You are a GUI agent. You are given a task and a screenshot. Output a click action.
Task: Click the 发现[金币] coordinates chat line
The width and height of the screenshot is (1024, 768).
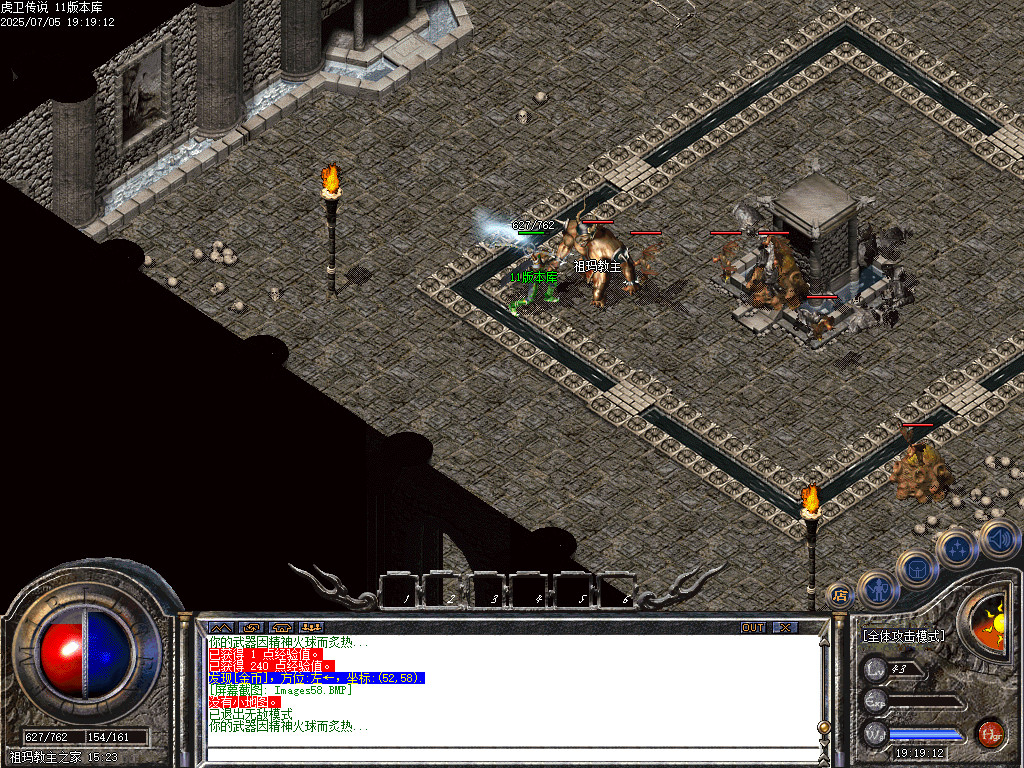pos(316,678)
